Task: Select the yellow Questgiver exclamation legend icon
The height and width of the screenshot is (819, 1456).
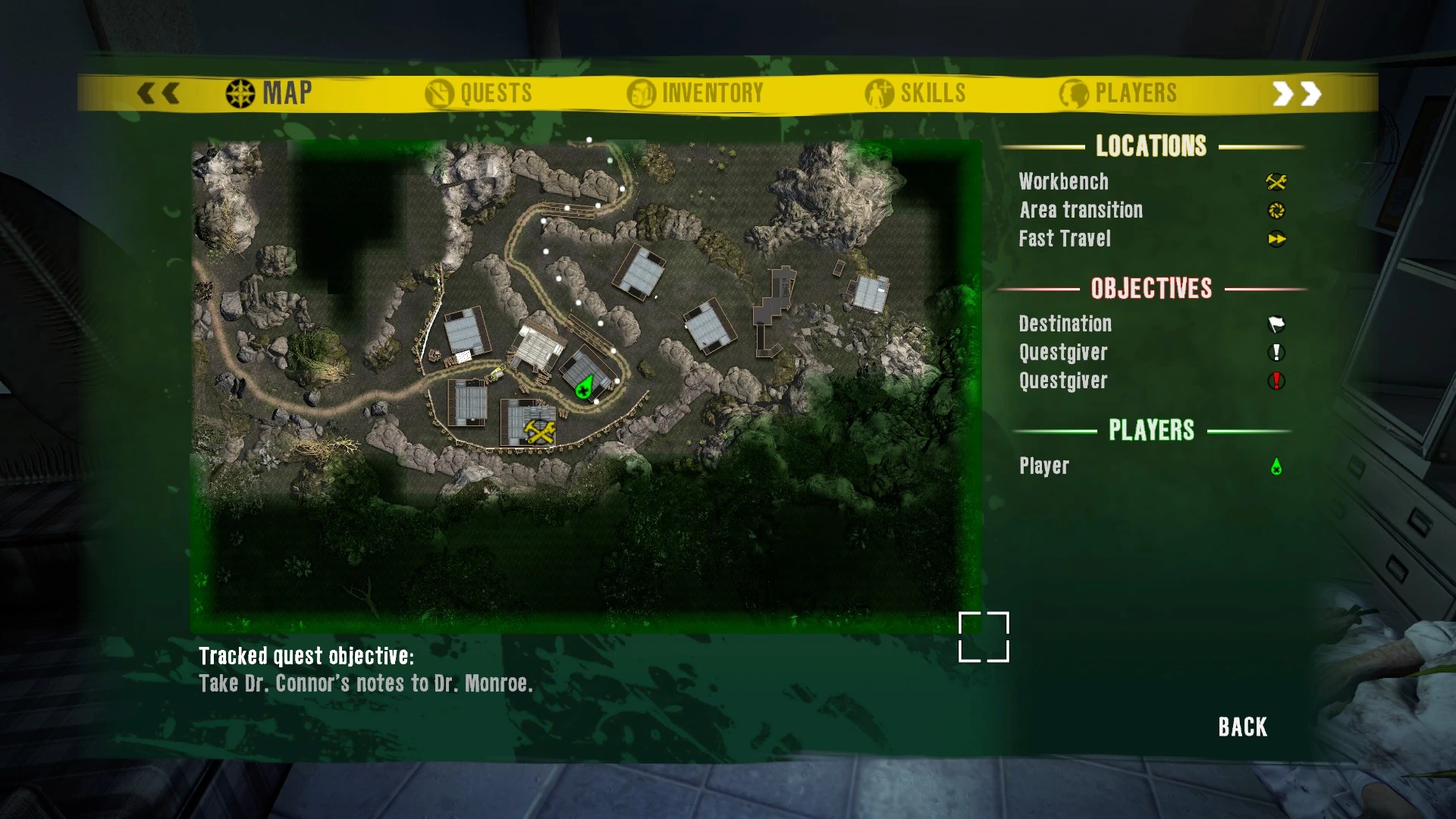Action: click(1276, 353)
